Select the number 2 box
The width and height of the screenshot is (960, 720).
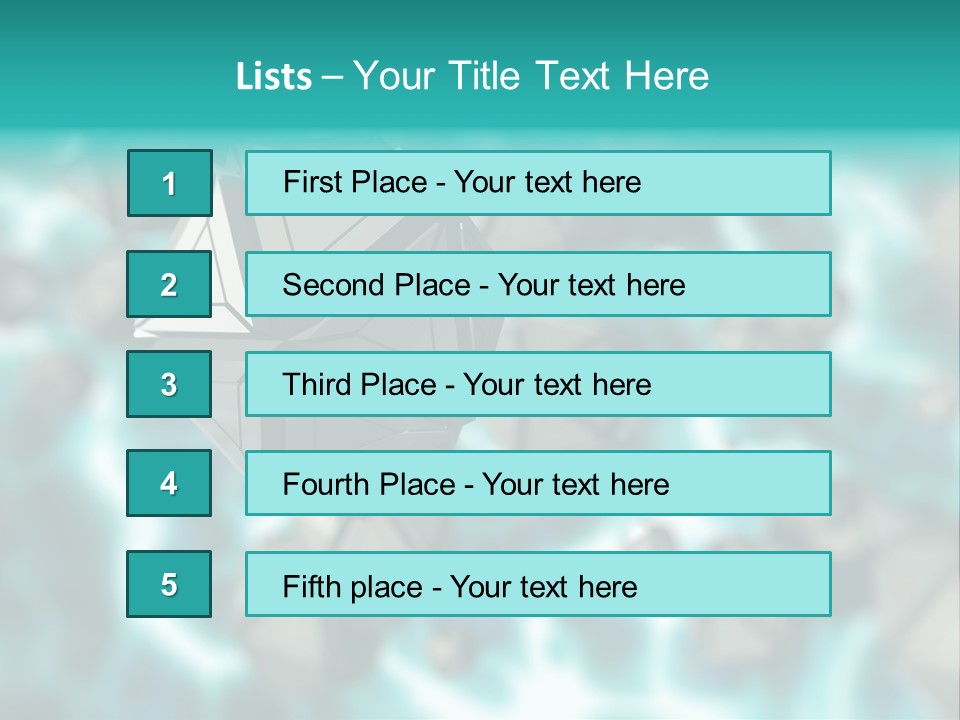click(x=169, y=284)
